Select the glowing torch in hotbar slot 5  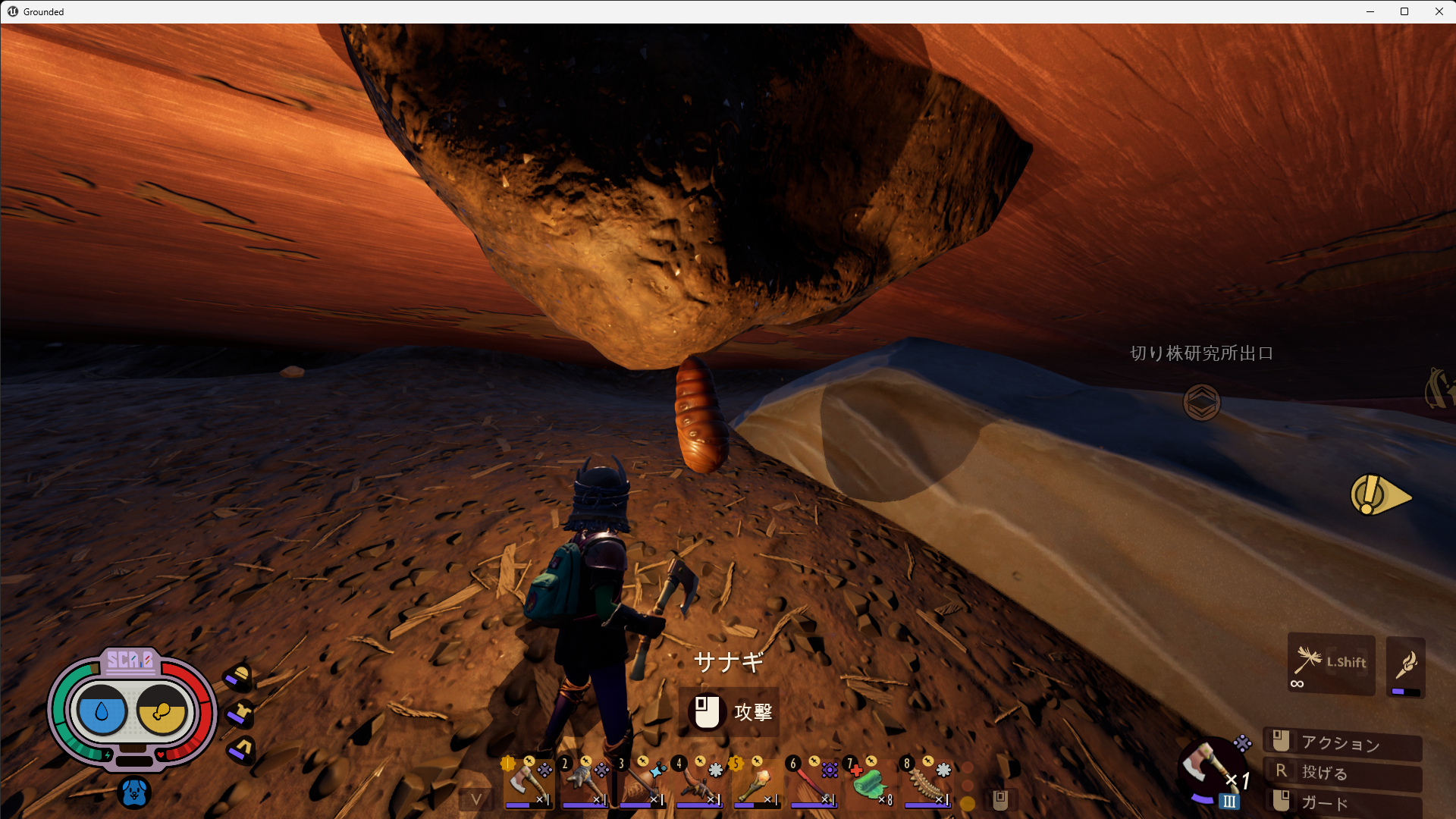(x=755, y=783)
